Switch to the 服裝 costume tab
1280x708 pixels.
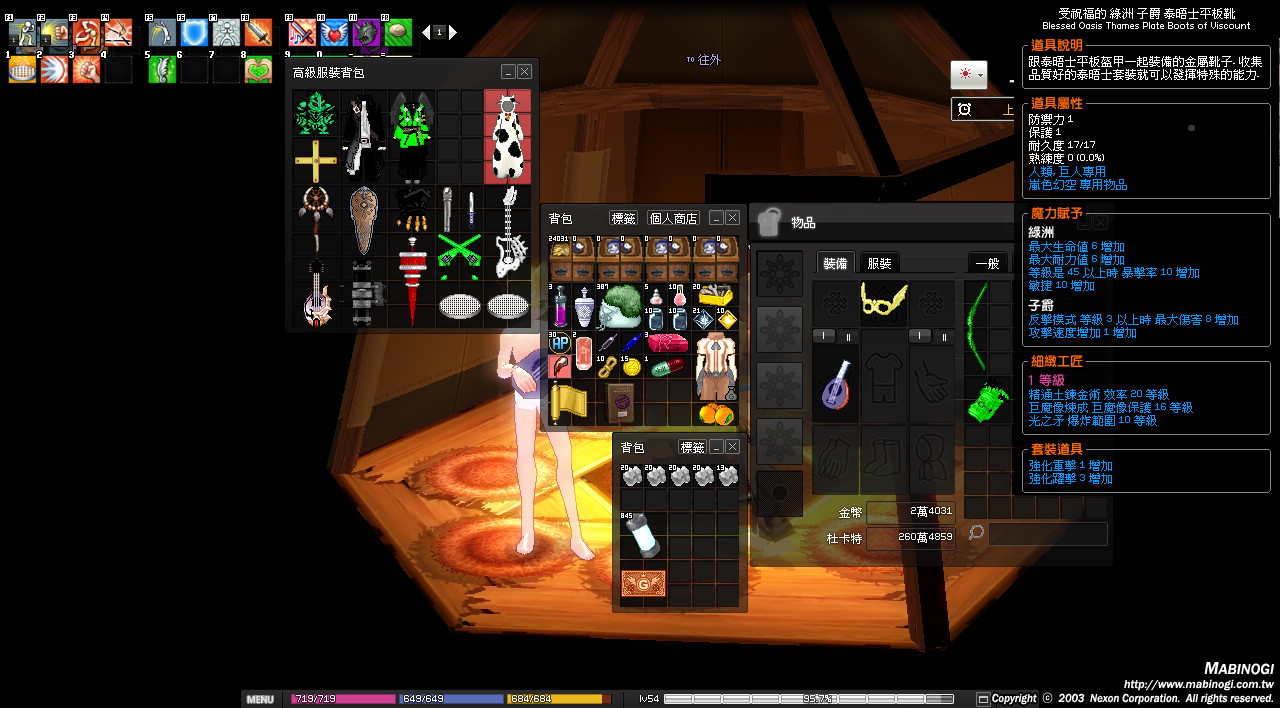point(879,263)
